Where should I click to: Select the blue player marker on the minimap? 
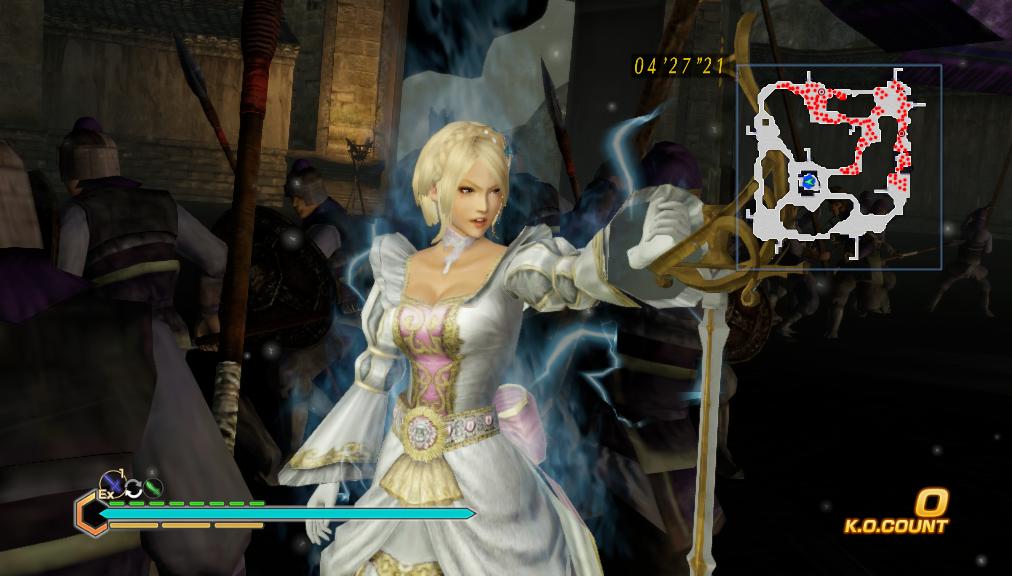click(x=809, y=181)
